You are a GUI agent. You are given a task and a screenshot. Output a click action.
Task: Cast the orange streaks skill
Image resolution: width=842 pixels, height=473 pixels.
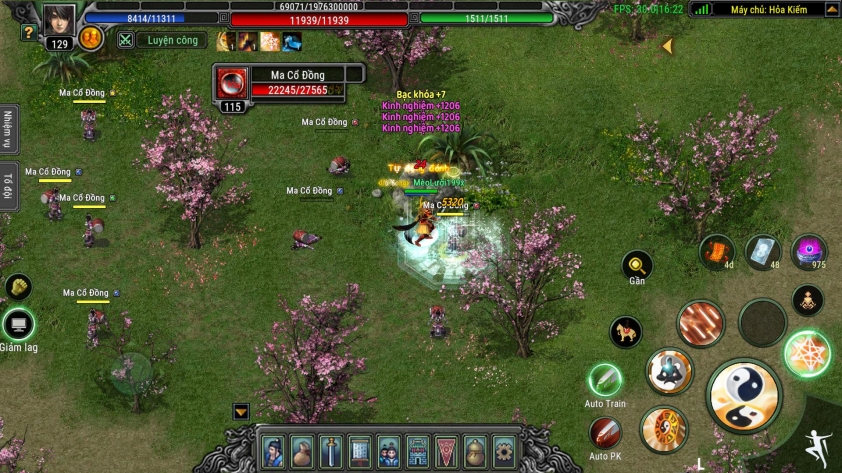700,323
